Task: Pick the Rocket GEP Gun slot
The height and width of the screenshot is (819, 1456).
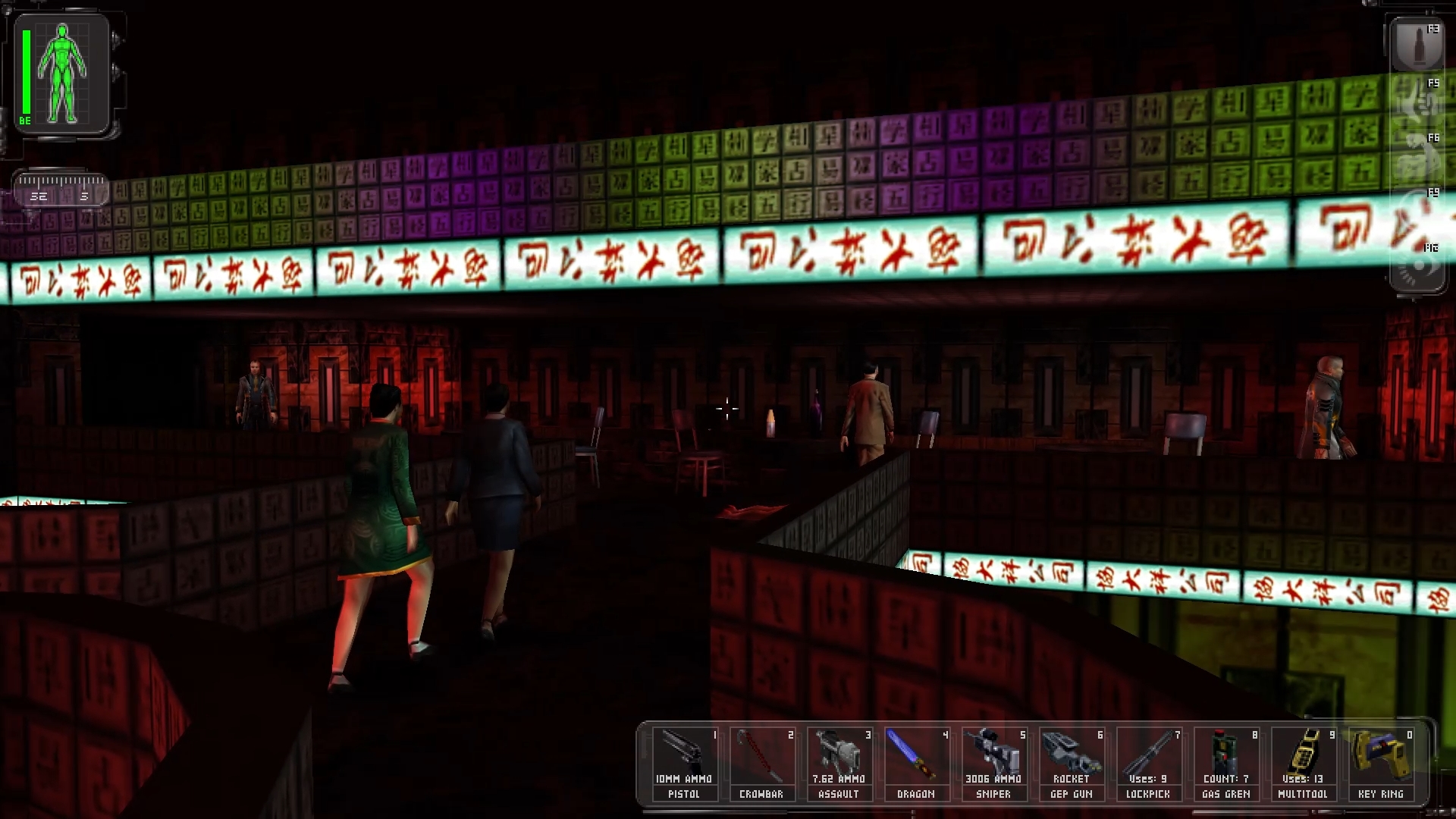Action: point(1070,763)
